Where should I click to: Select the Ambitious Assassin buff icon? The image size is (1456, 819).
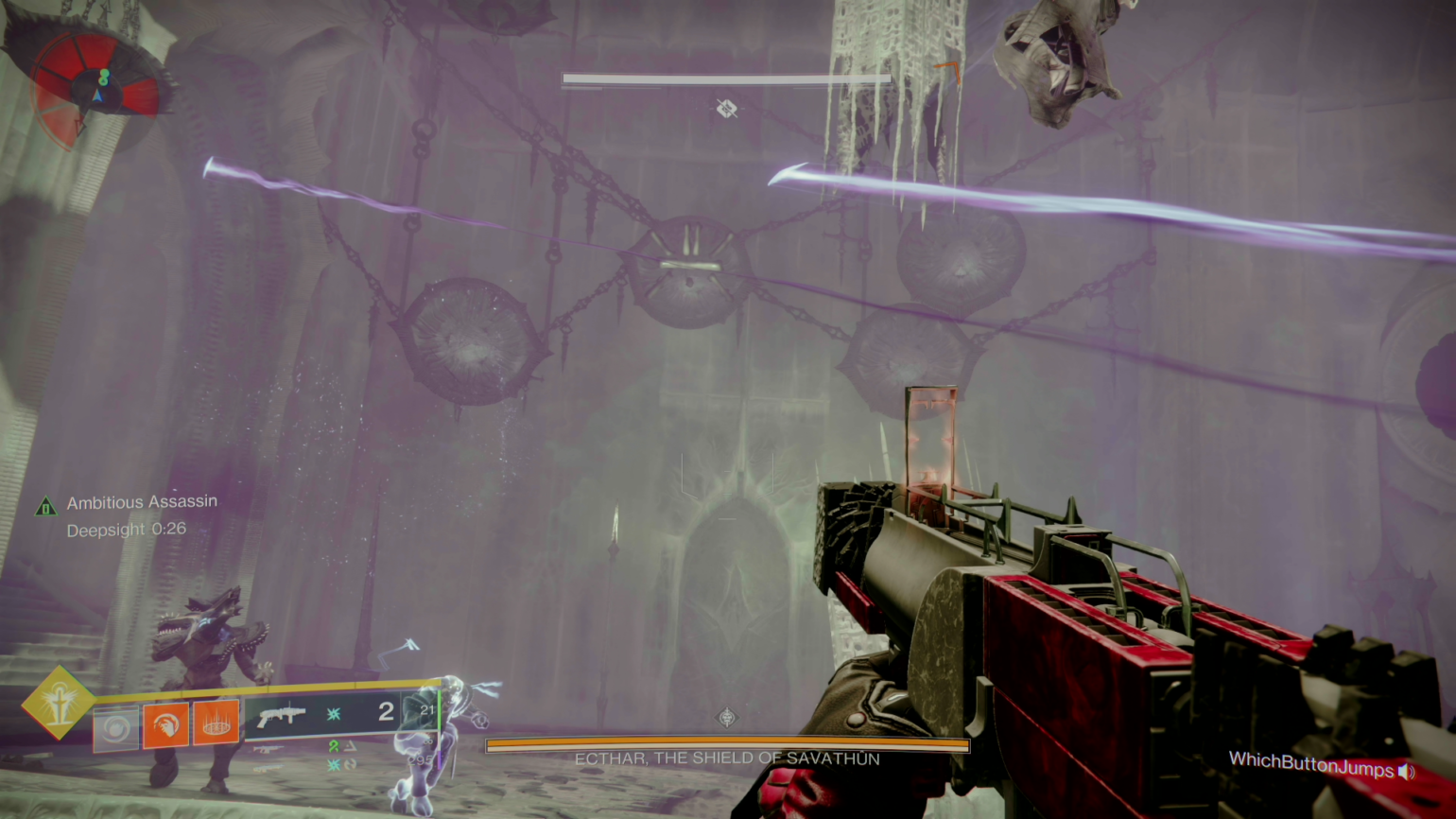45,507
